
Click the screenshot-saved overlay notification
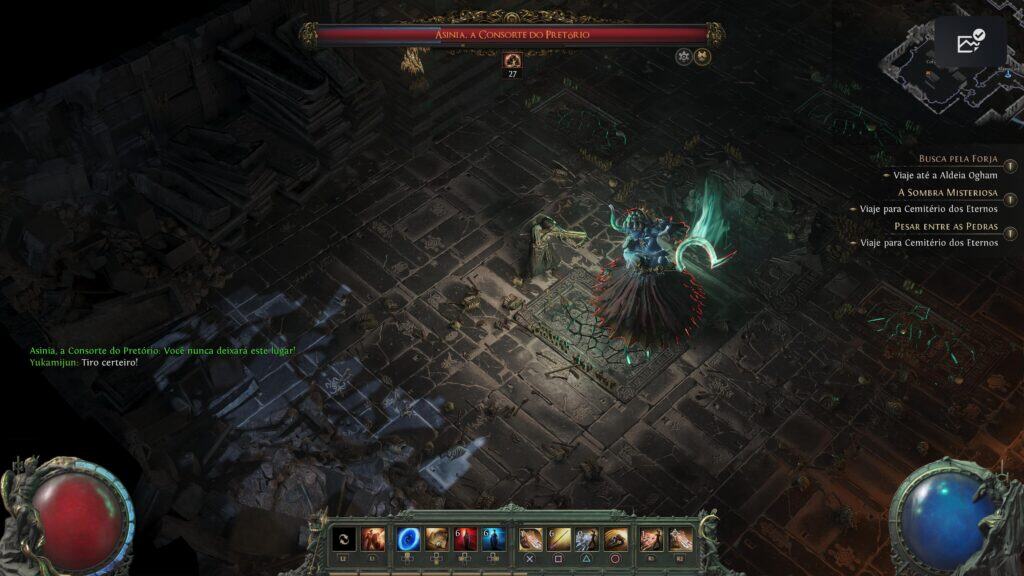point(970,42)
